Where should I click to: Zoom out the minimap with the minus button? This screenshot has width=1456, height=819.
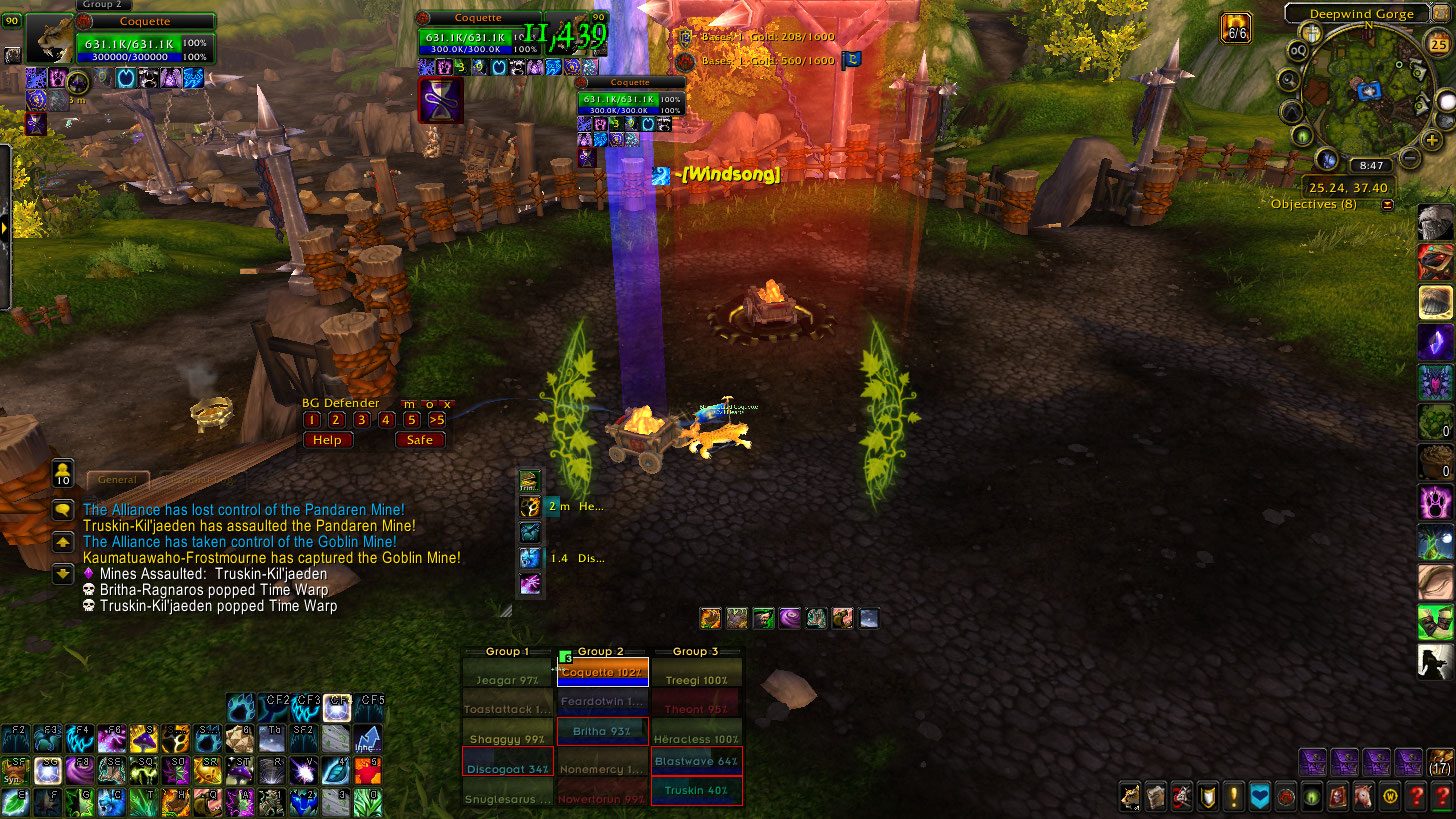click(1409, 157)
